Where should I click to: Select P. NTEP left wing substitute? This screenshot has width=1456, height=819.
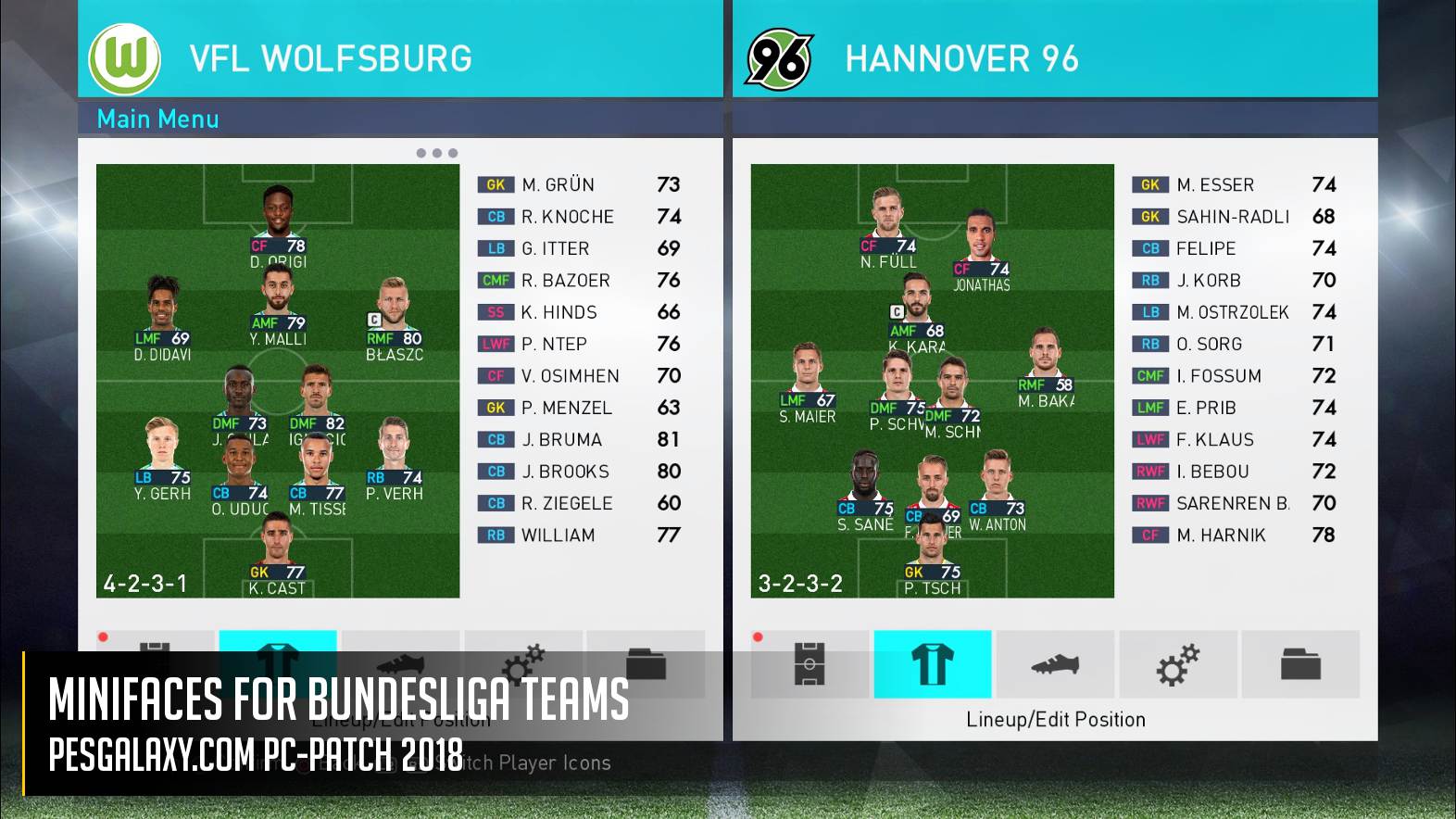578,344
